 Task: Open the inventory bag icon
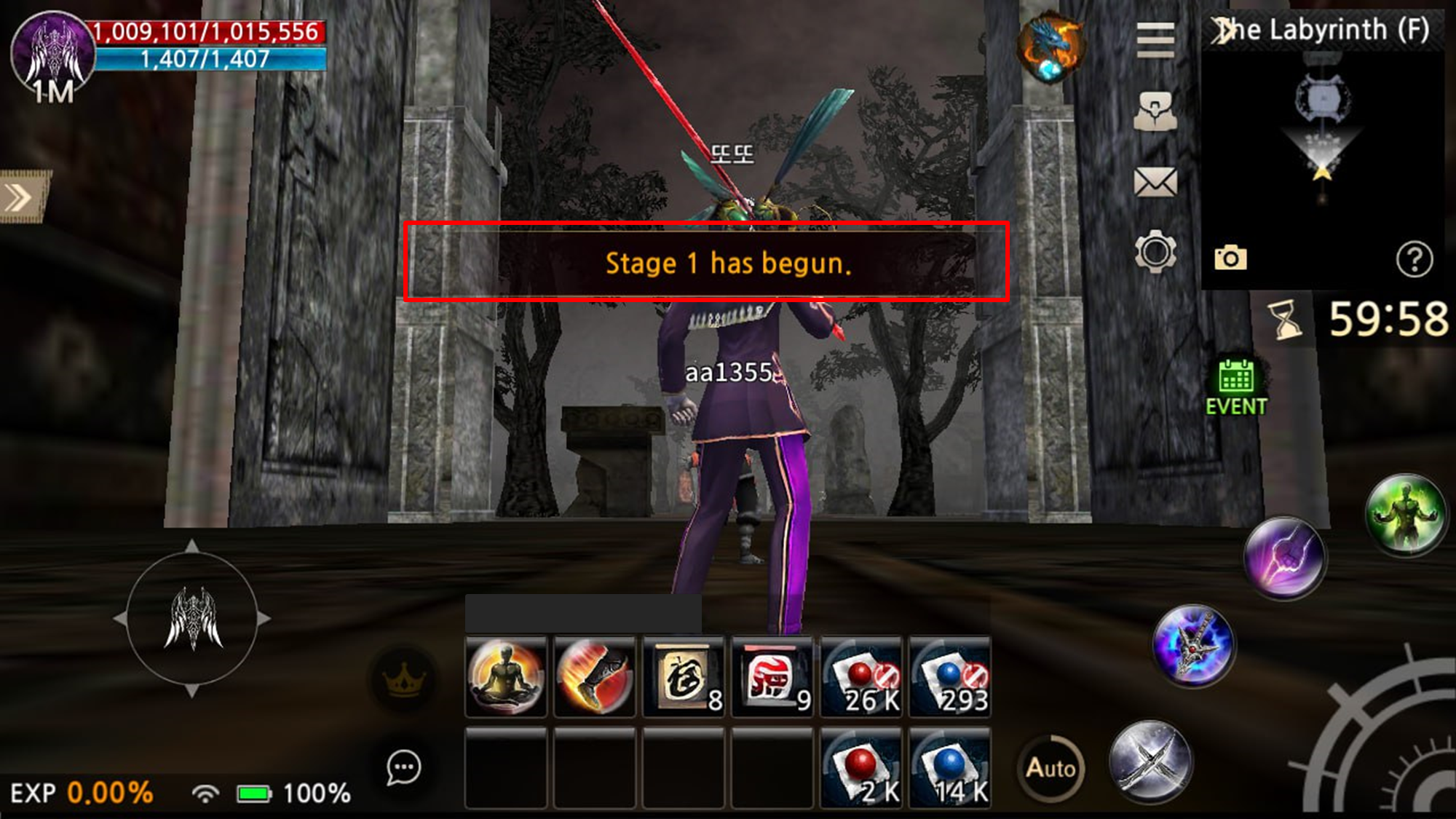coord(1155,111)
